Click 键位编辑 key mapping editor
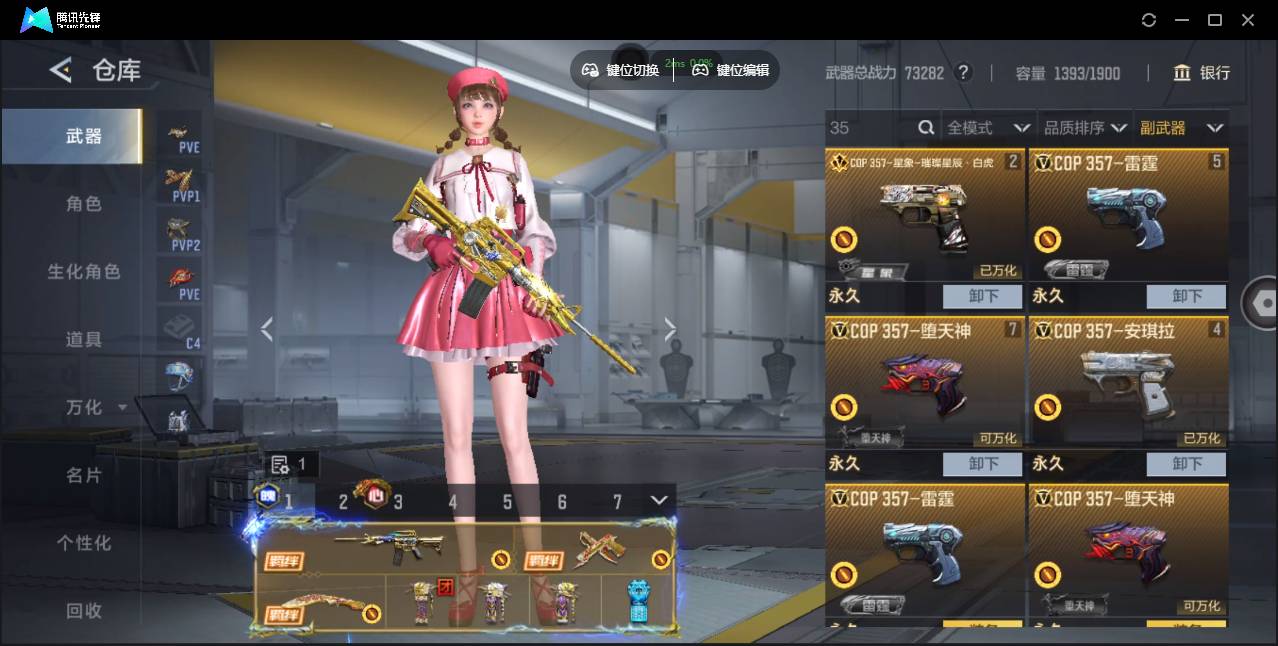Screen dimensions: 1278x646 click(731, 70)
